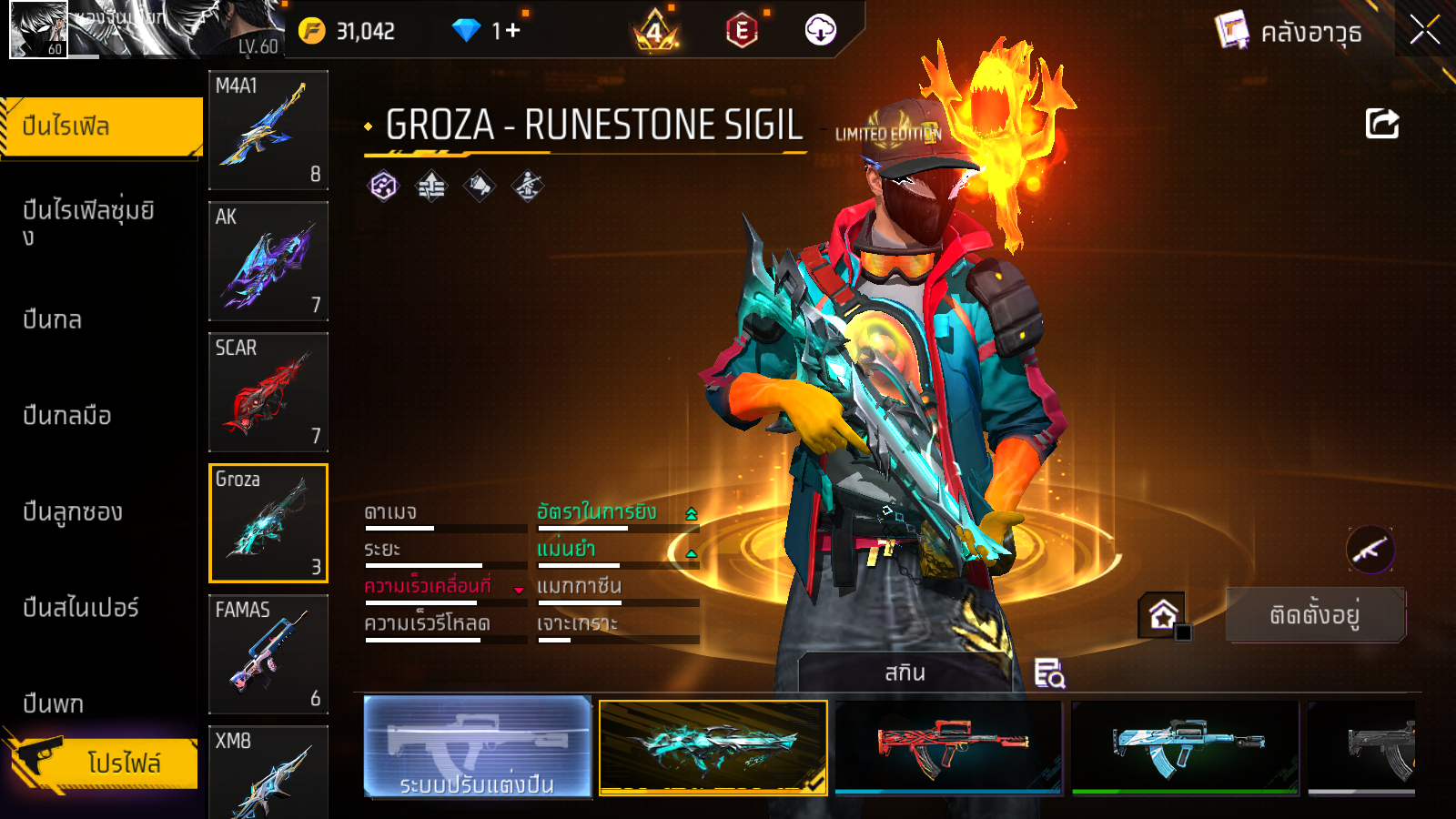Open the ปืนกลมือ SMG category
Image resolution: width=1456 pixels, height=819 pixels.
[x=67, y=416]
